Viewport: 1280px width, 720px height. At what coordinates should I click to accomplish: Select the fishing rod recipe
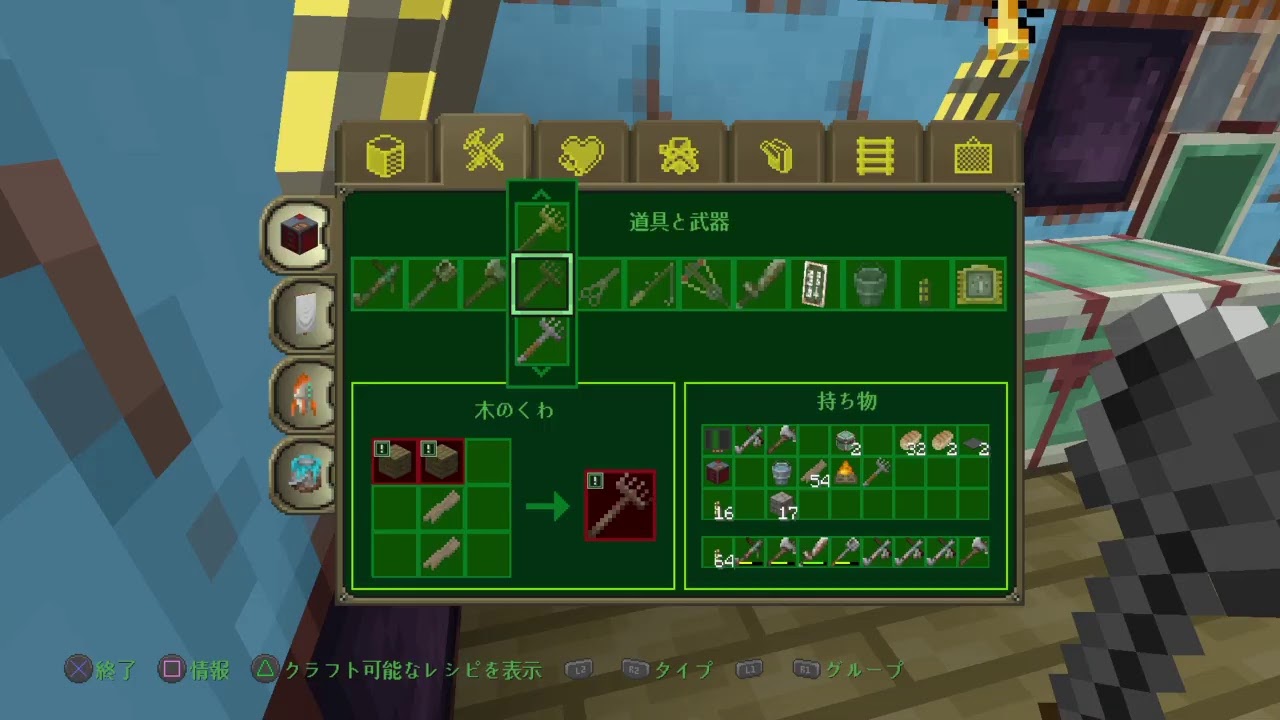click(650, 284)
